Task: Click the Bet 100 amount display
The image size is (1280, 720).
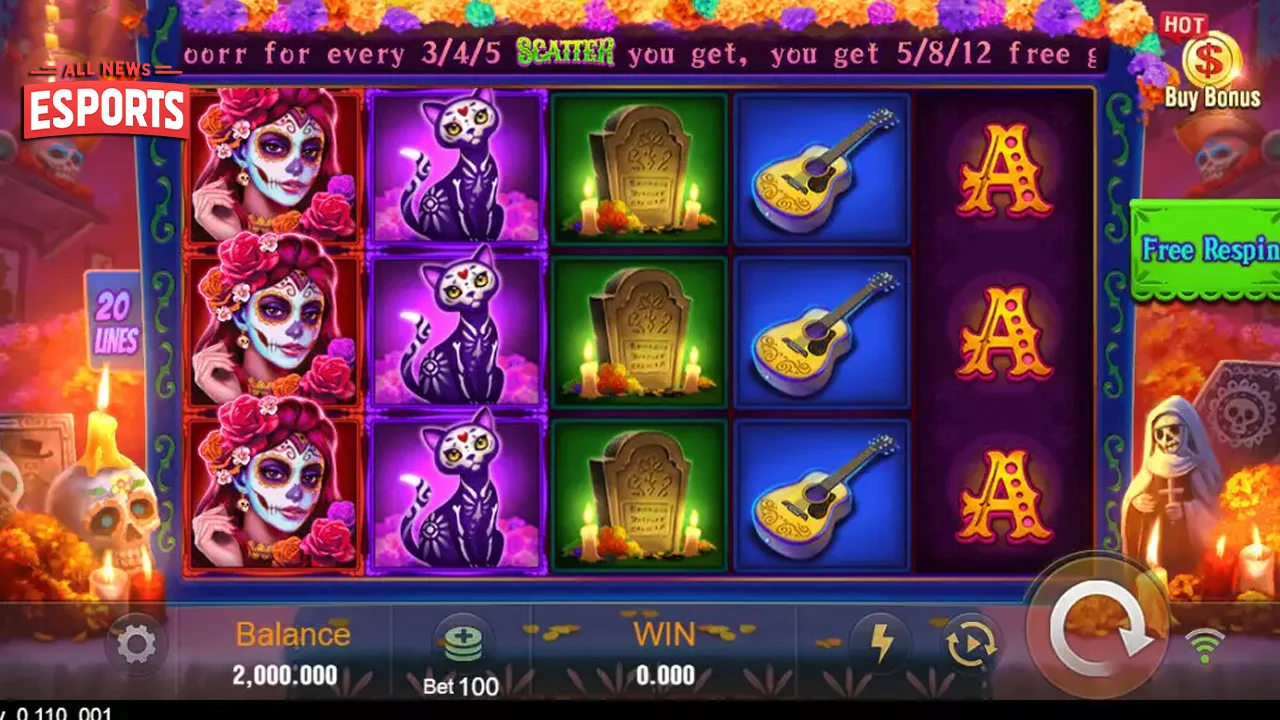Action: (x=460, y=687)
